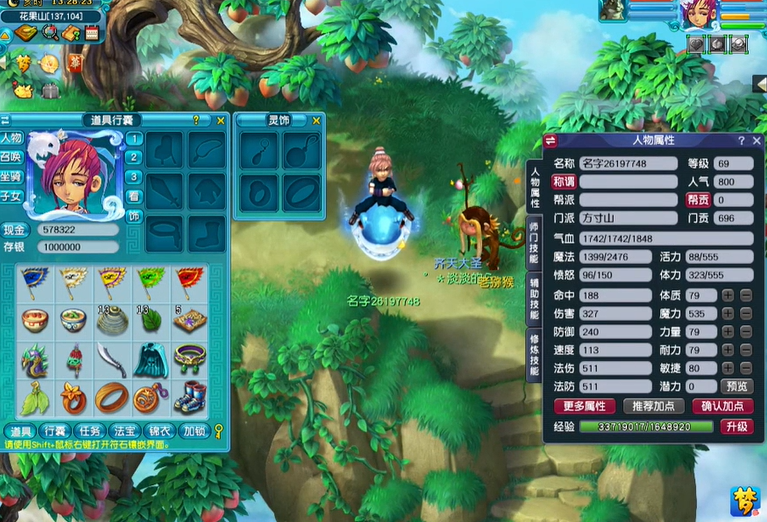This screenshot has height=522, width=767.
Task: Open the 预览 preview button
Action: point(736,386)
